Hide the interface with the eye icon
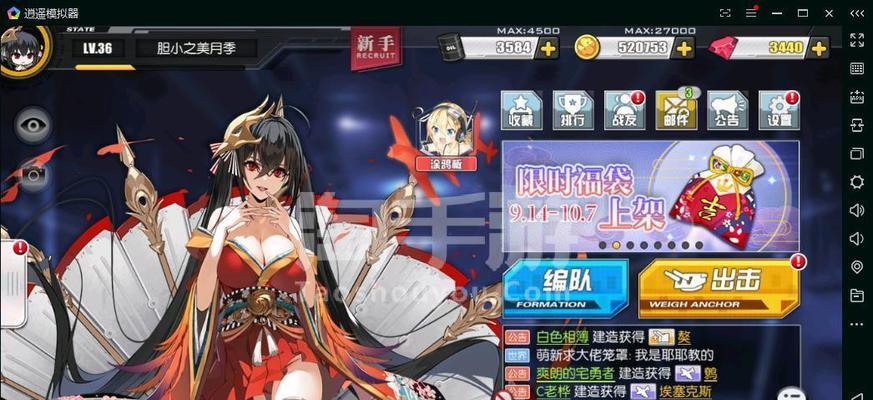The image size is (873, 400). (33, 125)
